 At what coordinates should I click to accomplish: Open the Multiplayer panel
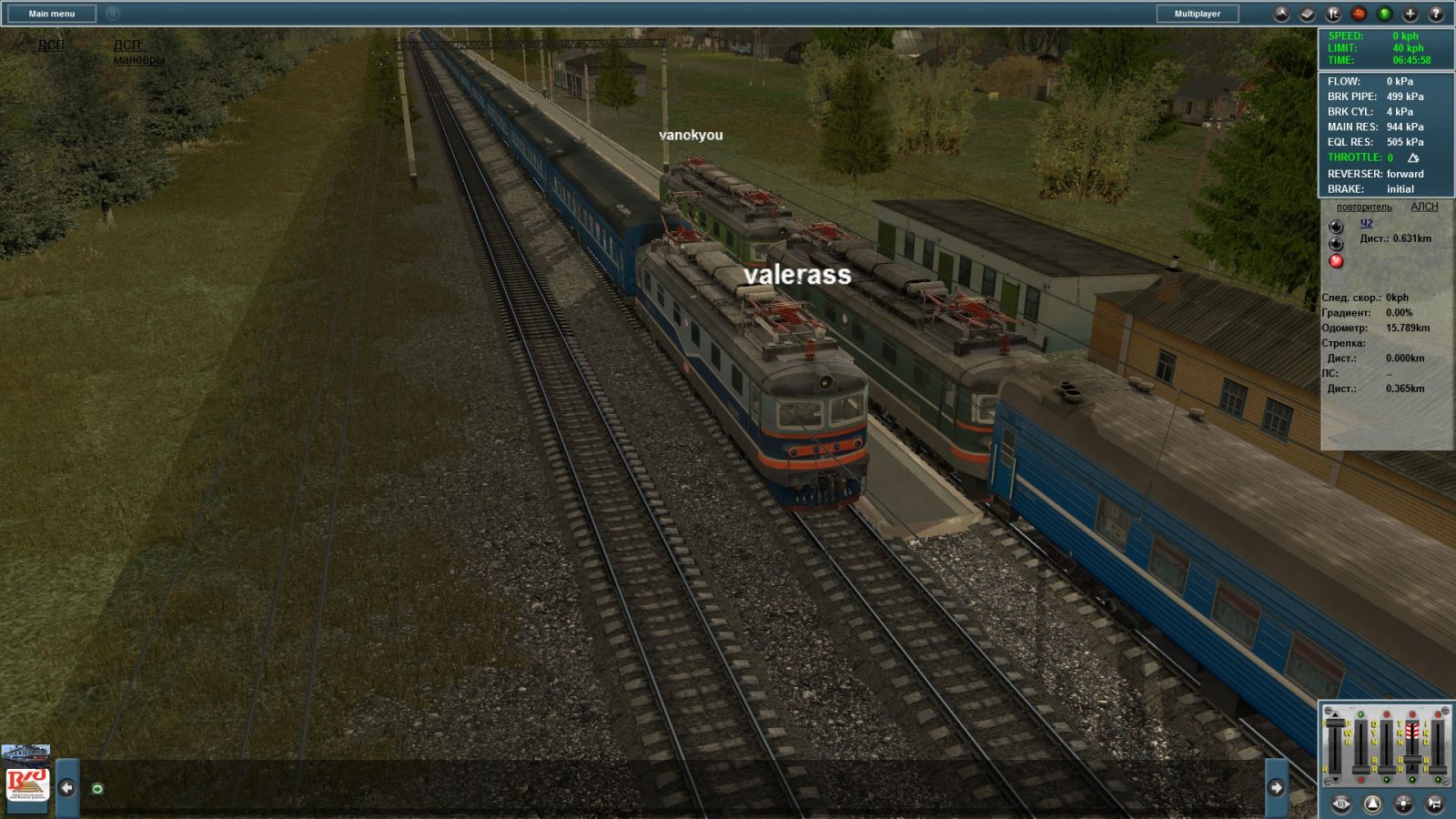[1197, 14]
